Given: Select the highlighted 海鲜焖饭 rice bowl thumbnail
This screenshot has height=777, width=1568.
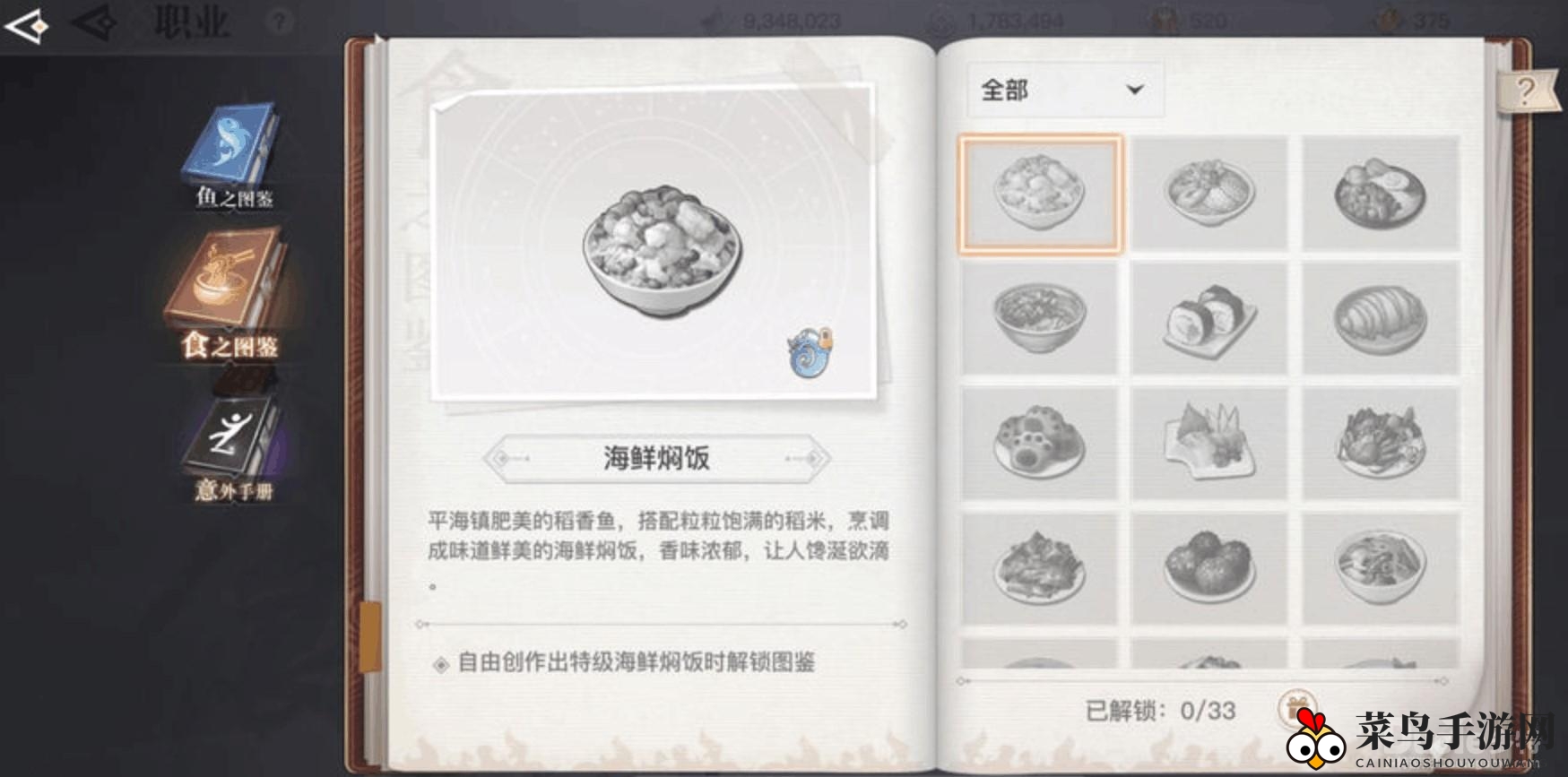Looking at the screenshot, I should [1040, 193].
